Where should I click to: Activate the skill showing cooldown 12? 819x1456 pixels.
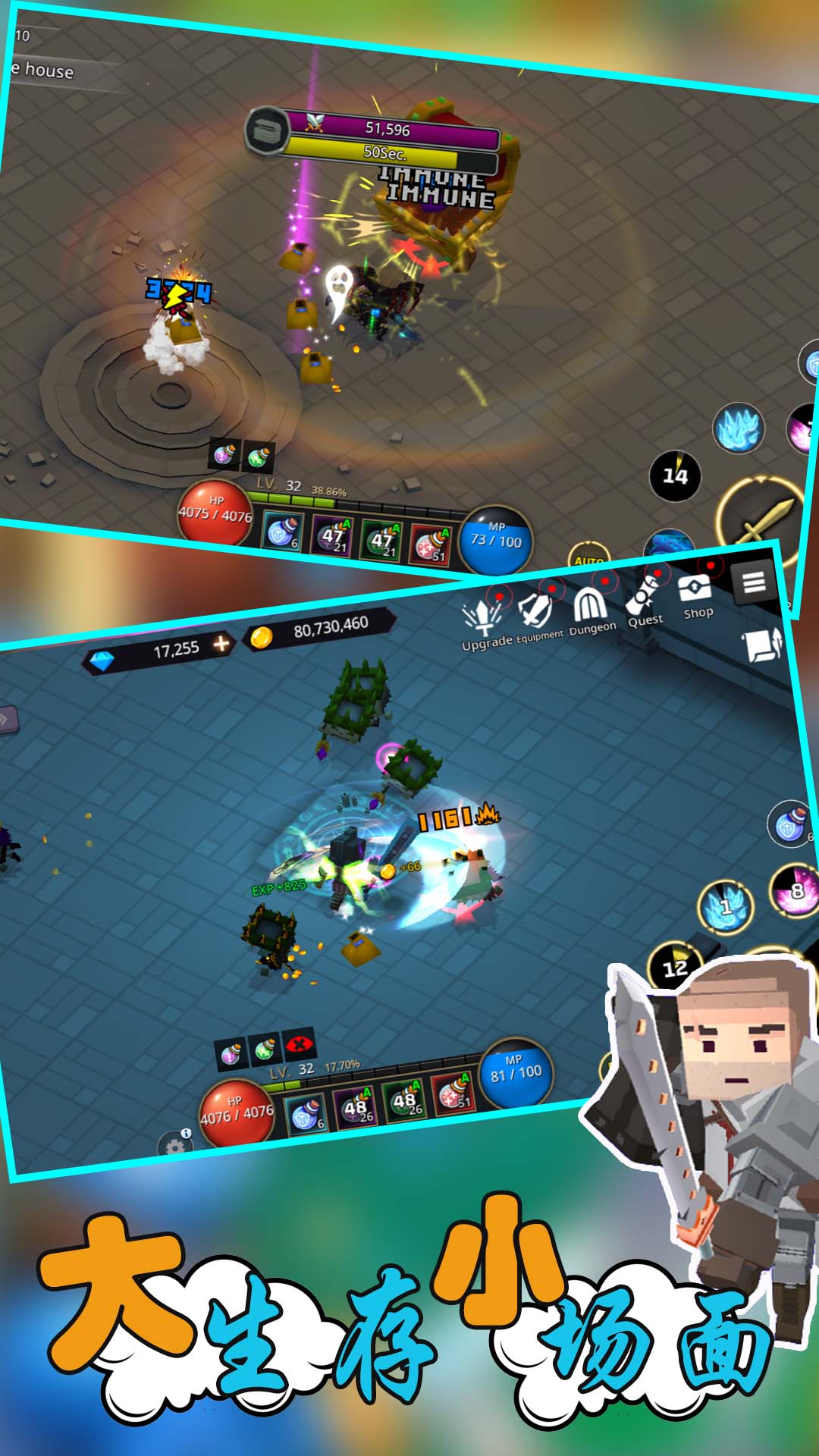674,967
